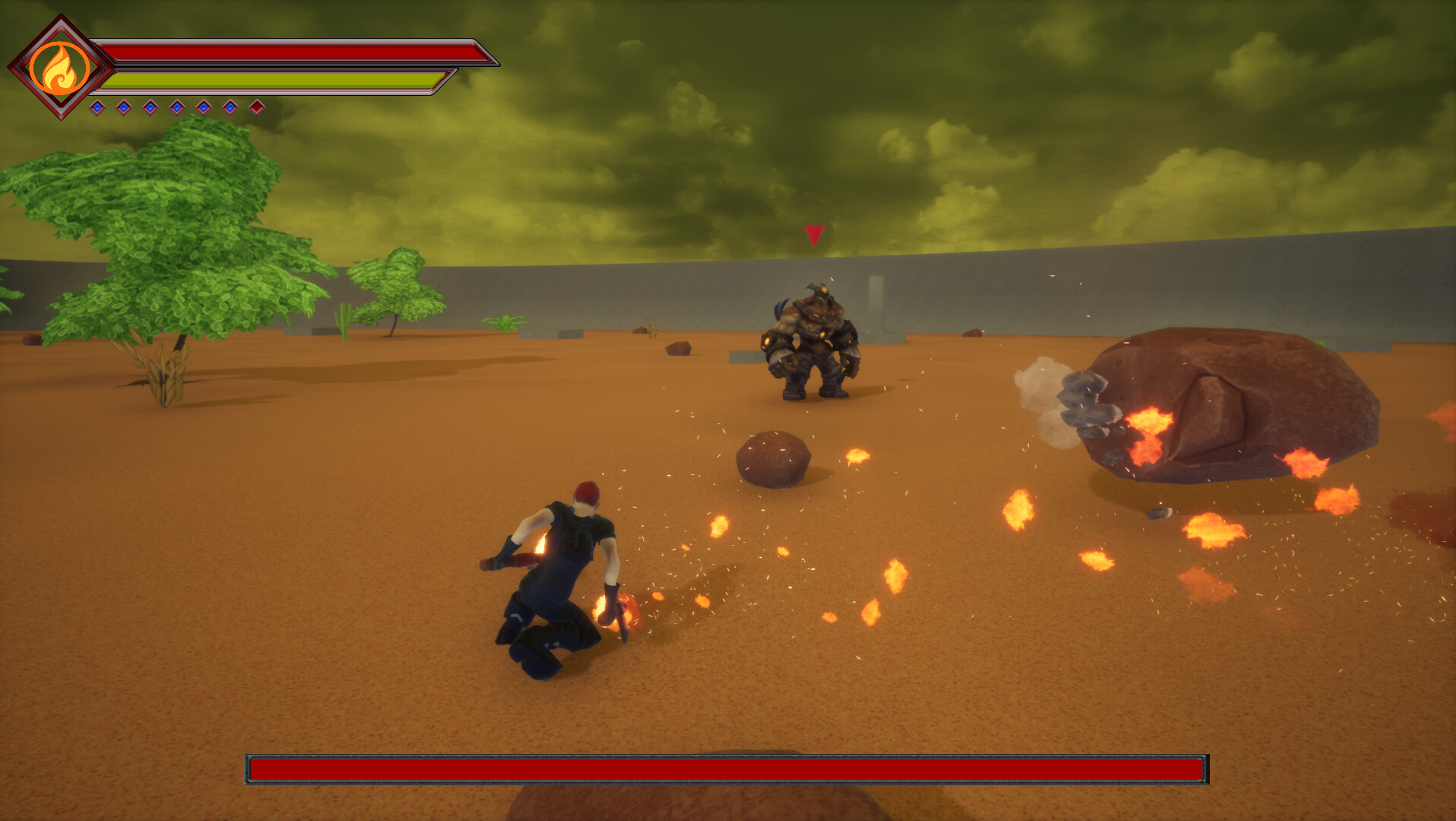Toggle the third blue diamond indicator
The width and height of the screenshot is (1456, 821).
pyautogui.click(x=150, y=107)
